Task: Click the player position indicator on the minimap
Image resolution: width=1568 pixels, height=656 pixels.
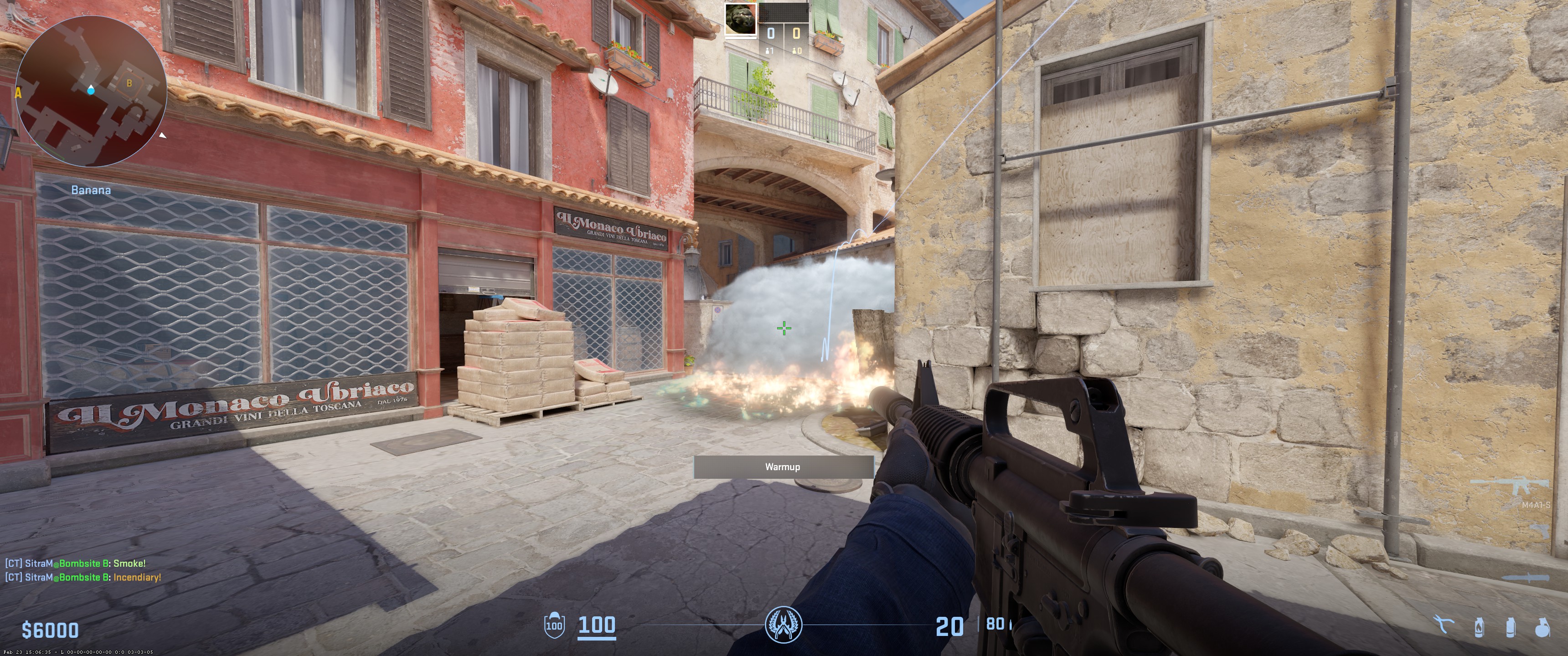Action: pyautogui.click(x=91, y=91)
